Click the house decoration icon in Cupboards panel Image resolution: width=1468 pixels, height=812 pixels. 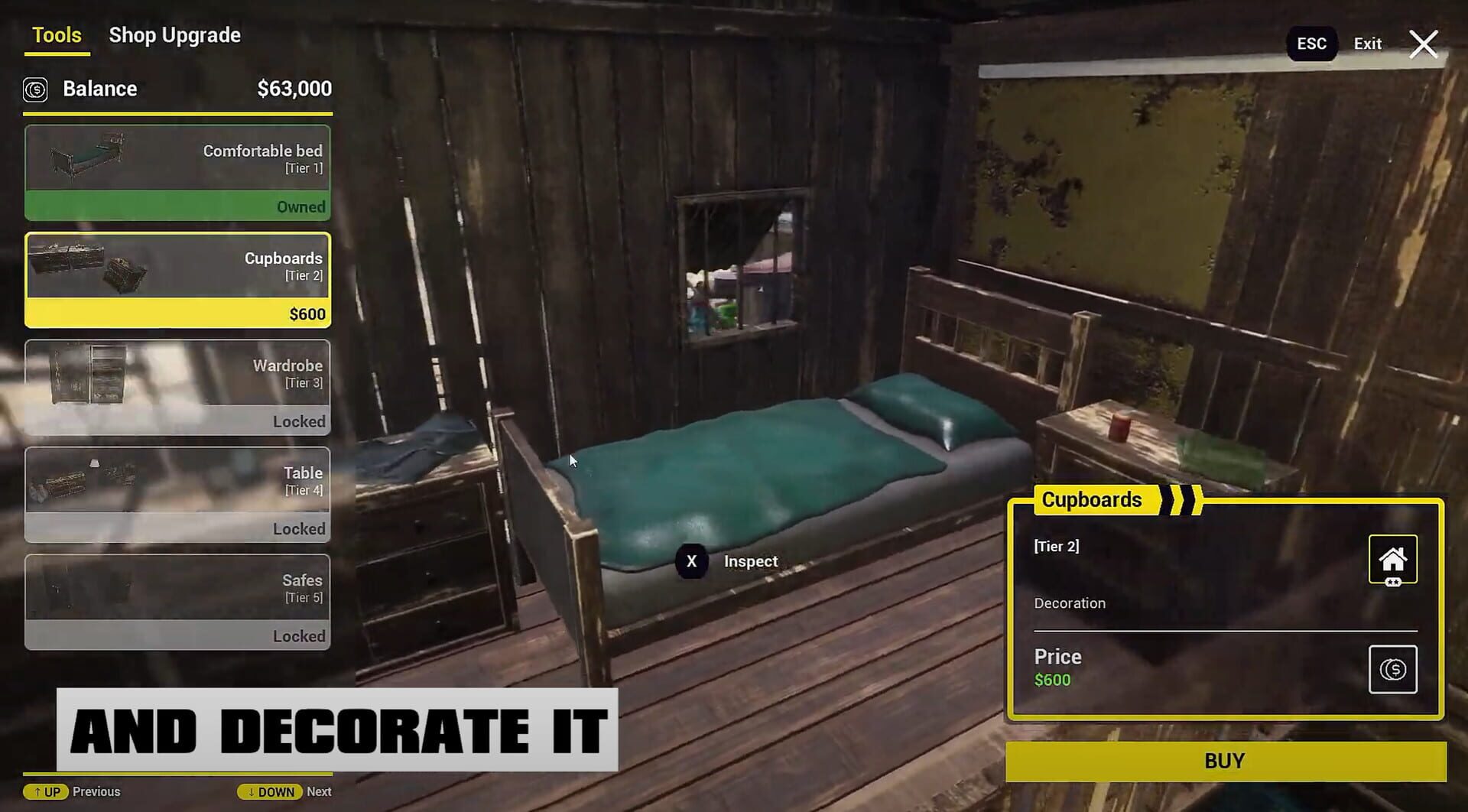click(1393, 559)
